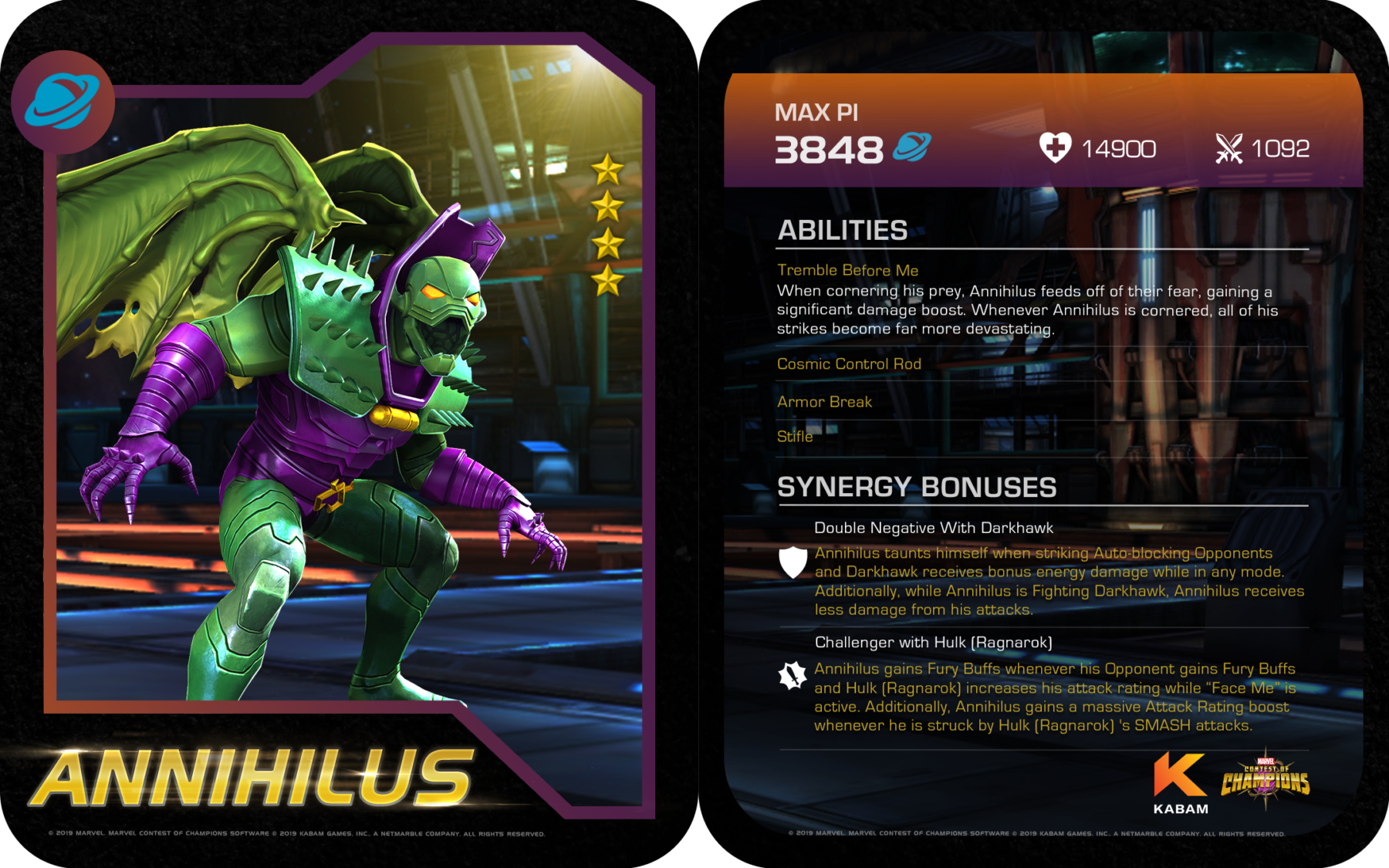Select the Double Negative shield synergy icon
The width and height of the screenshot is (1389, 868).
(793, 562)
